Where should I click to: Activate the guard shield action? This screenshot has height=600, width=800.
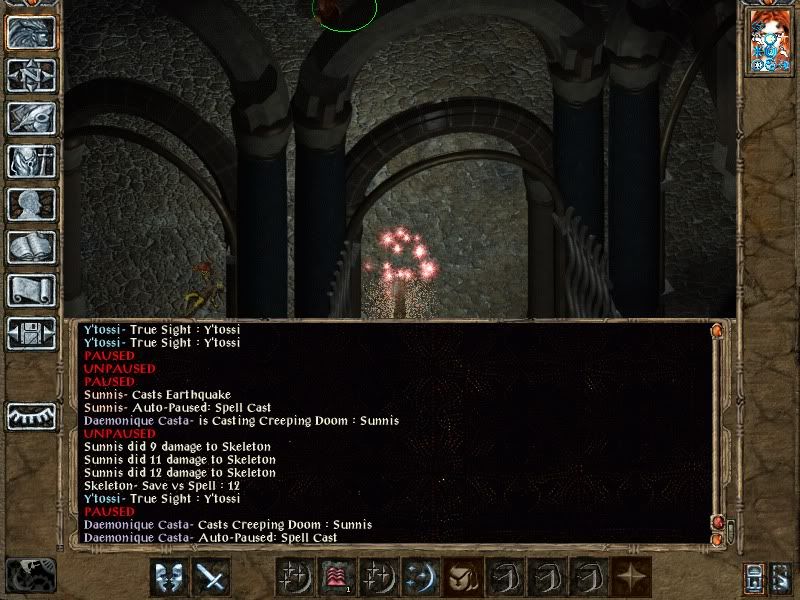(x=171, y=577)
